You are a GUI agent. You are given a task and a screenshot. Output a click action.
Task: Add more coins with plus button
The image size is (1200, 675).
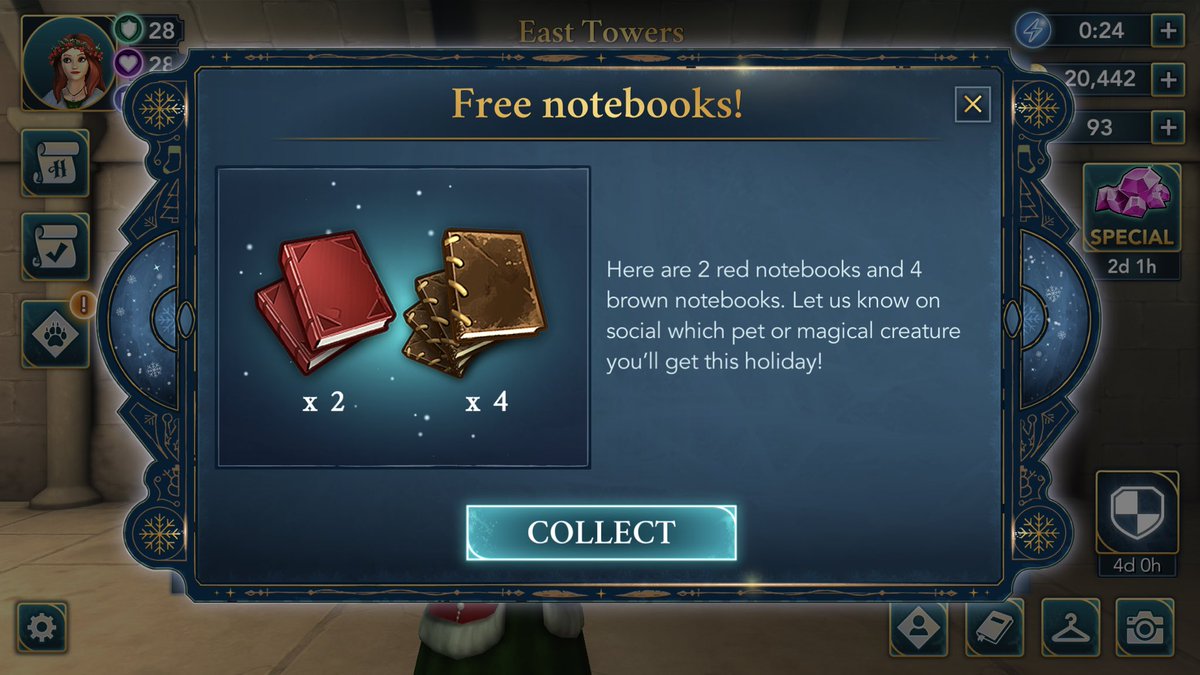click(1167, 79)
